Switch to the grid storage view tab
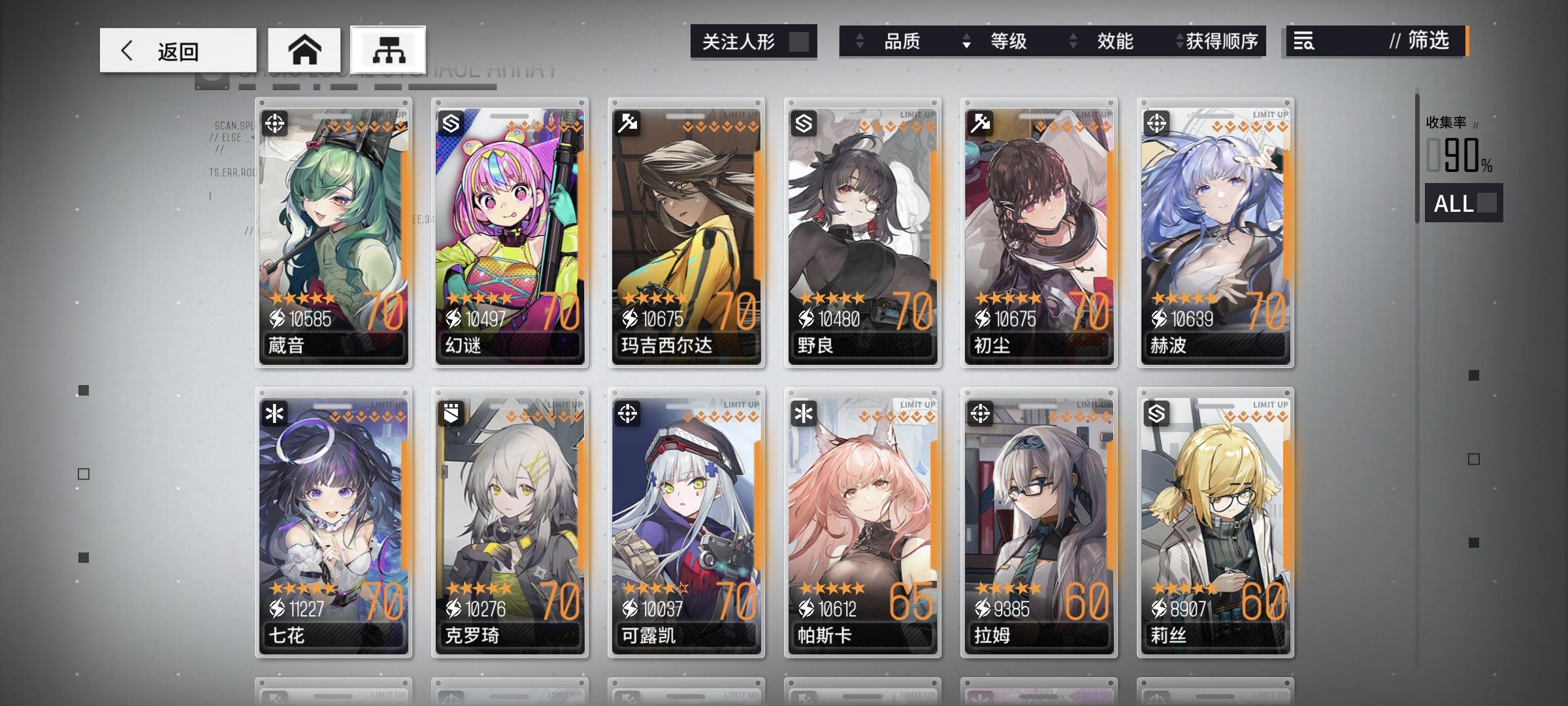This screenshot has width=1568, height=706. click(x=389, y=48)
